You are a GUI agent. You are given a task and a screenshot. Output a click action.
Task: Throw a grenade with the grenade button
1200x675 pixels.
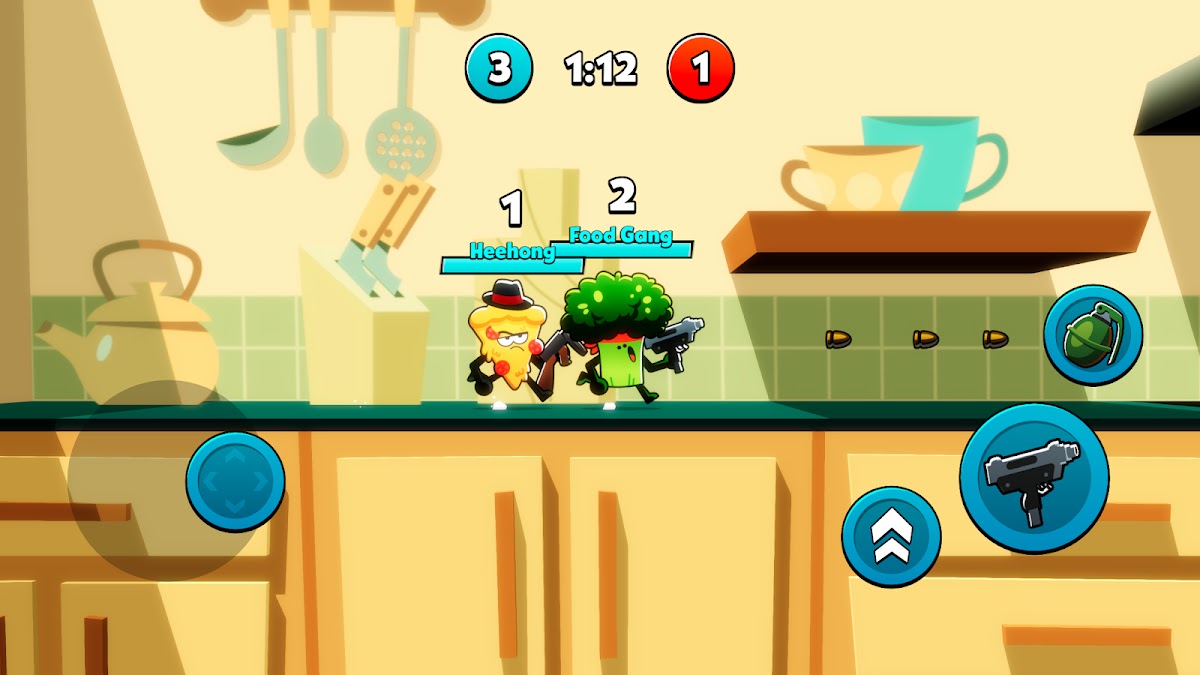pyautogui.click(x=1093, y=335)
